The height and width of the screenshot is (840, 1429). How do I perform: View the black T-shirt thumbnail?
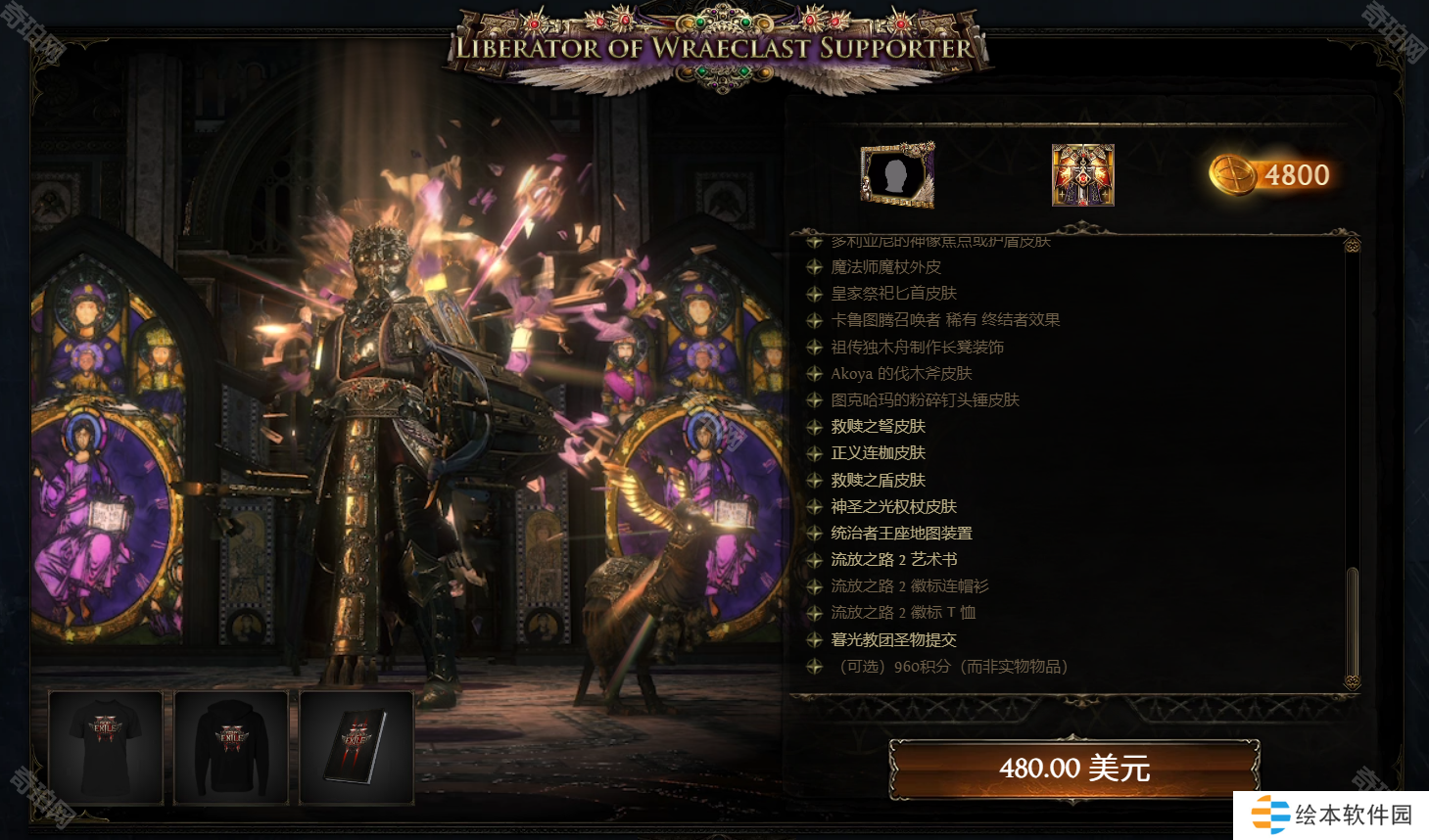(106, 748)
